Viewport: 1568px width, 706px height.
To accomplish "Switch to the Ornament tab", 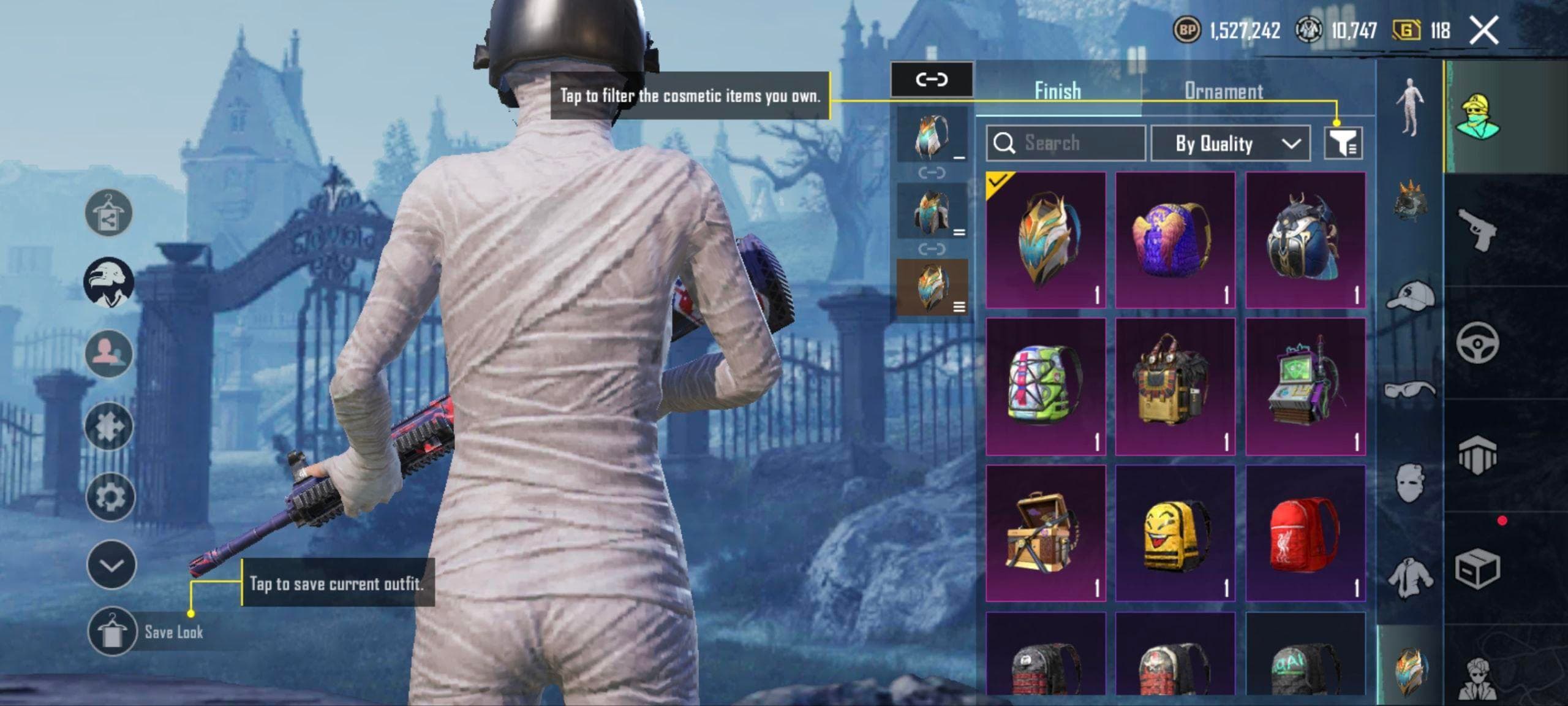I will tap(1223, 91).
